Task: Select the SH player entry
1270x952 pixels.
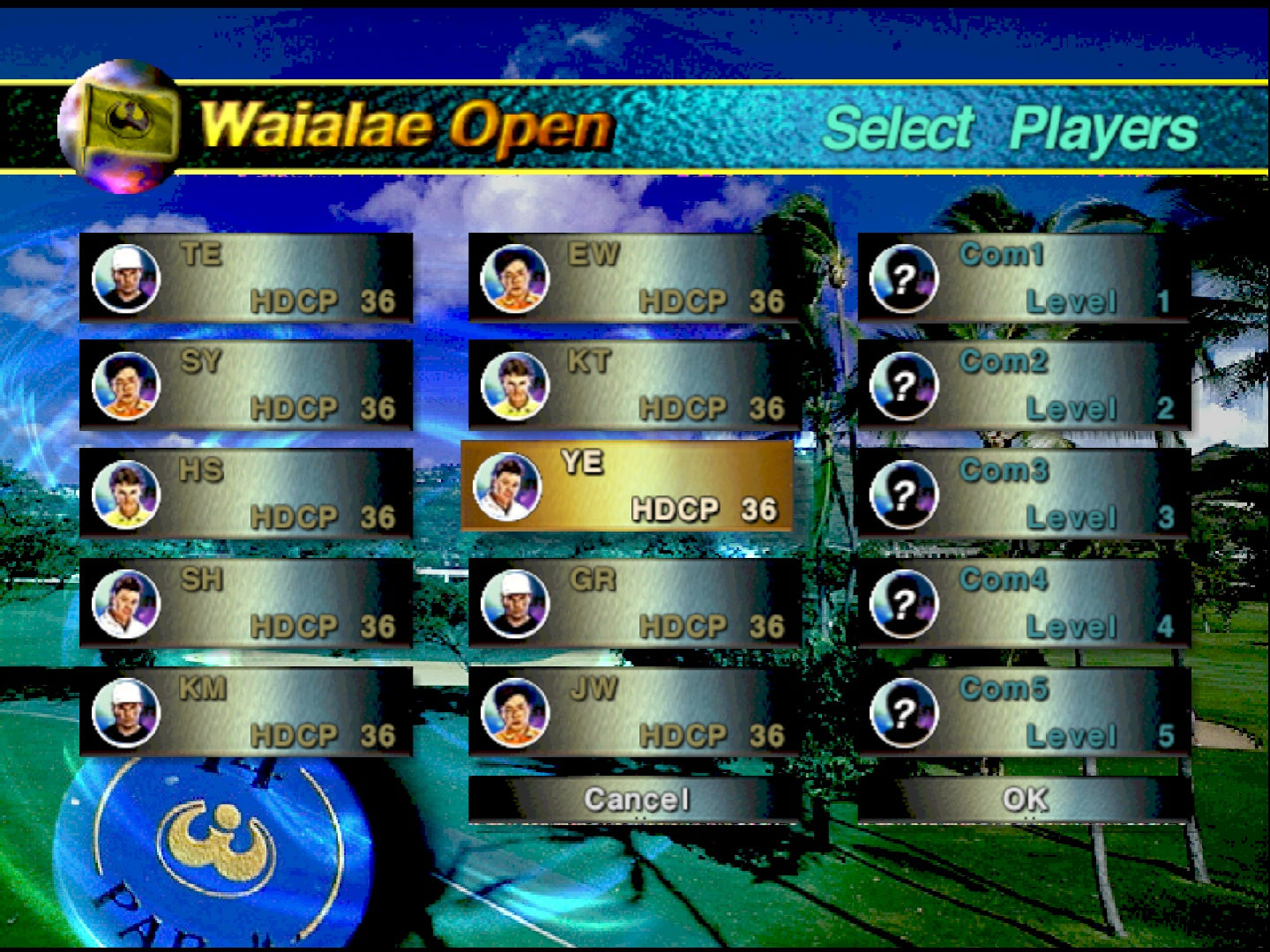Action: click(x=246, y=603)
